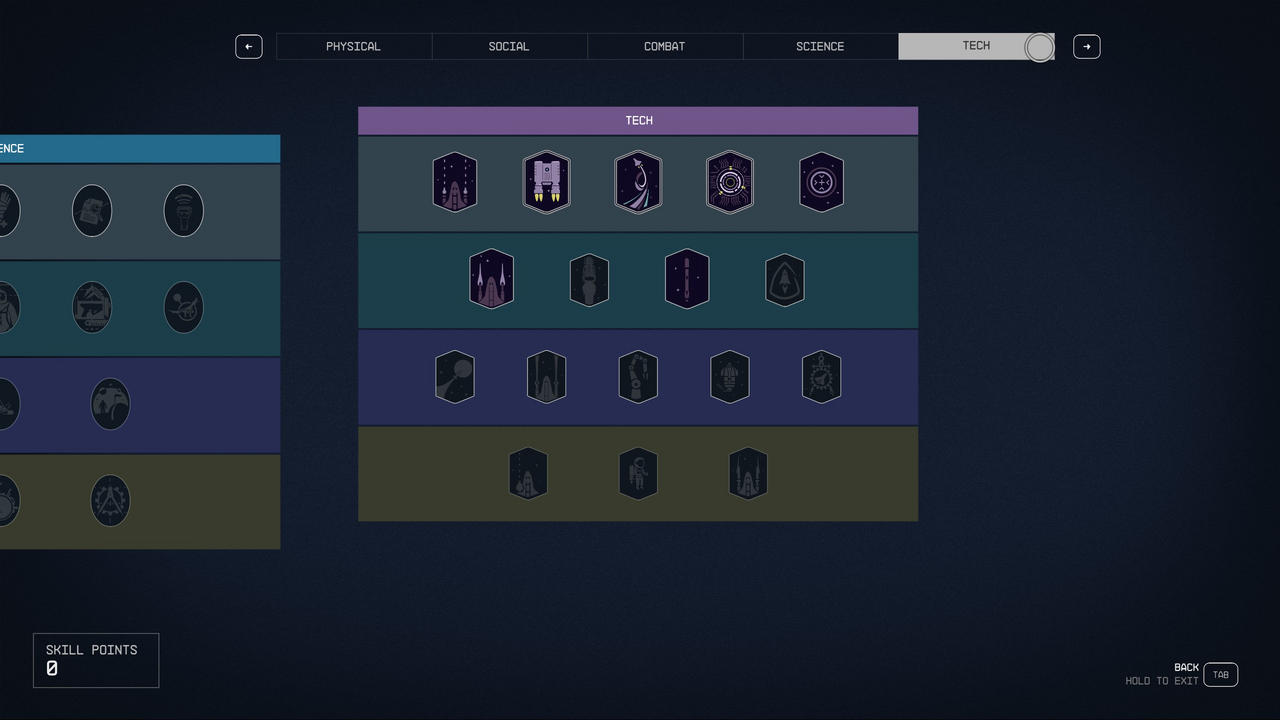Select the Energy Weapon Systems skill
Viewport: 1280px width, 720px height.
(x=491, y=280)
